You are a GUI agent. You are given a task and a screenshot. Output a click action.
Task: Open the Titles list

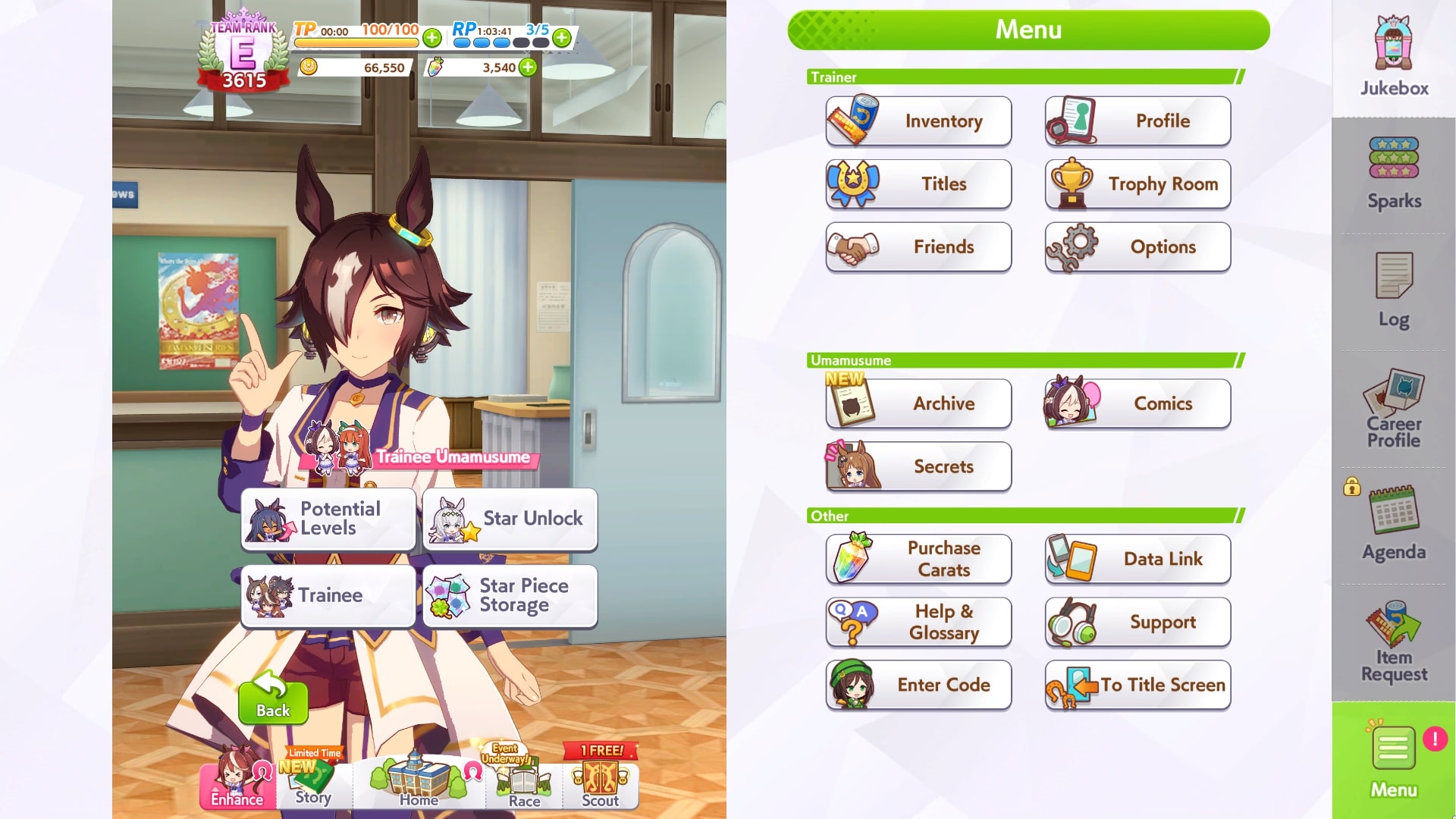[918, 184]
